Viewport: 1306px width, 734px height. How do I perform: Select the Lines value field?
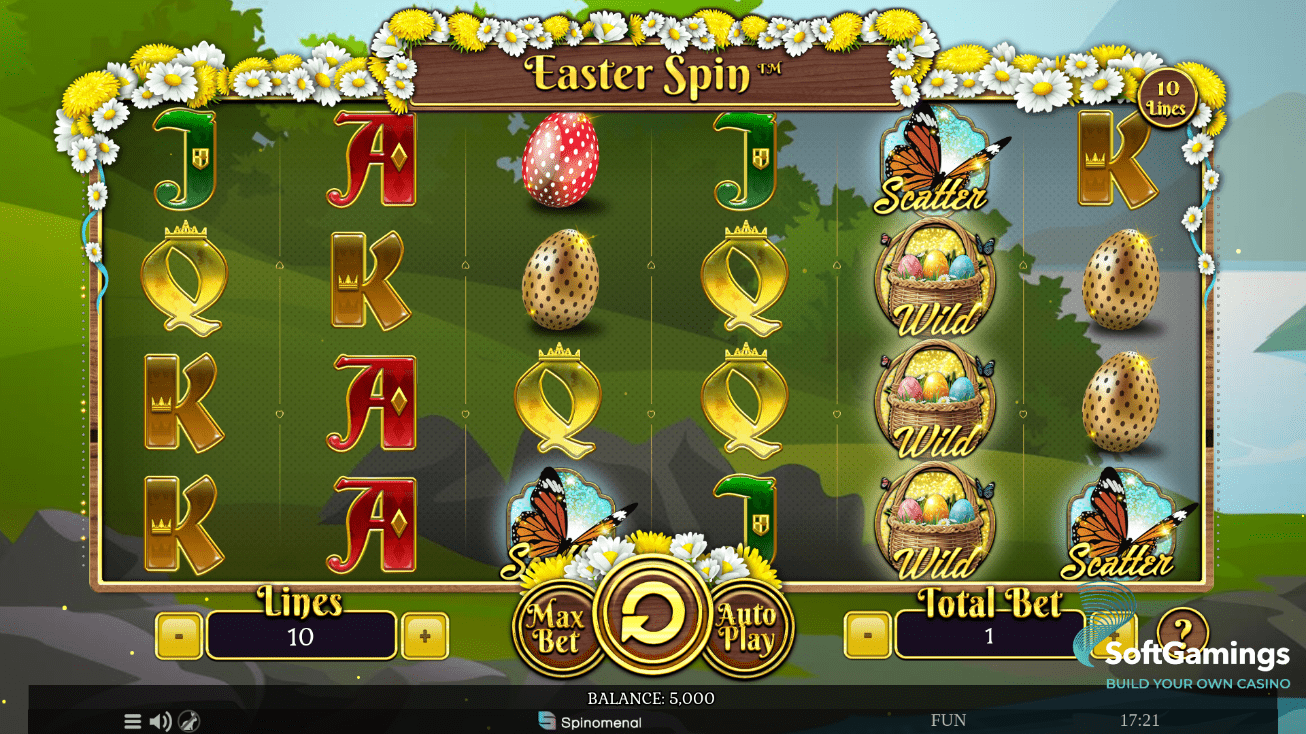pos(300,633)
